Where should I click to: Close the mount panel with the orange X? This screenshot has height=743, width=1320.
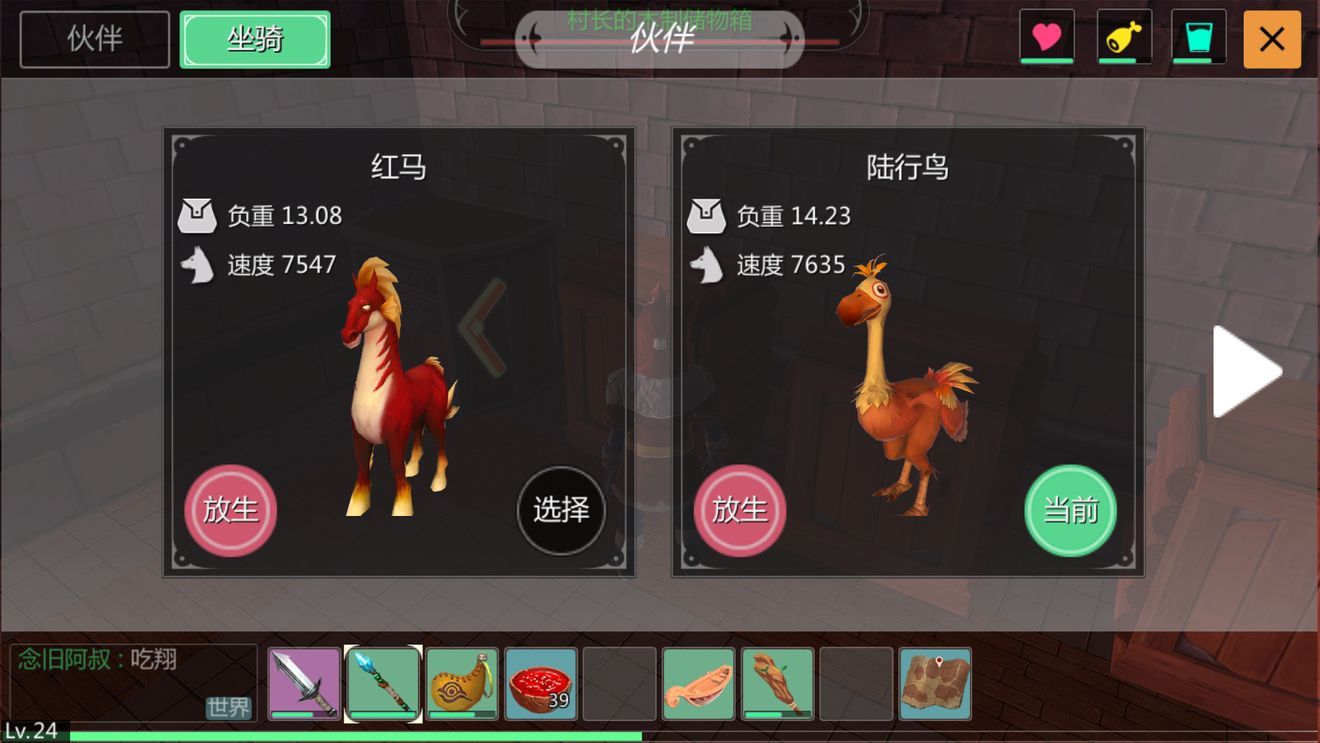(x=1271, y=39)
